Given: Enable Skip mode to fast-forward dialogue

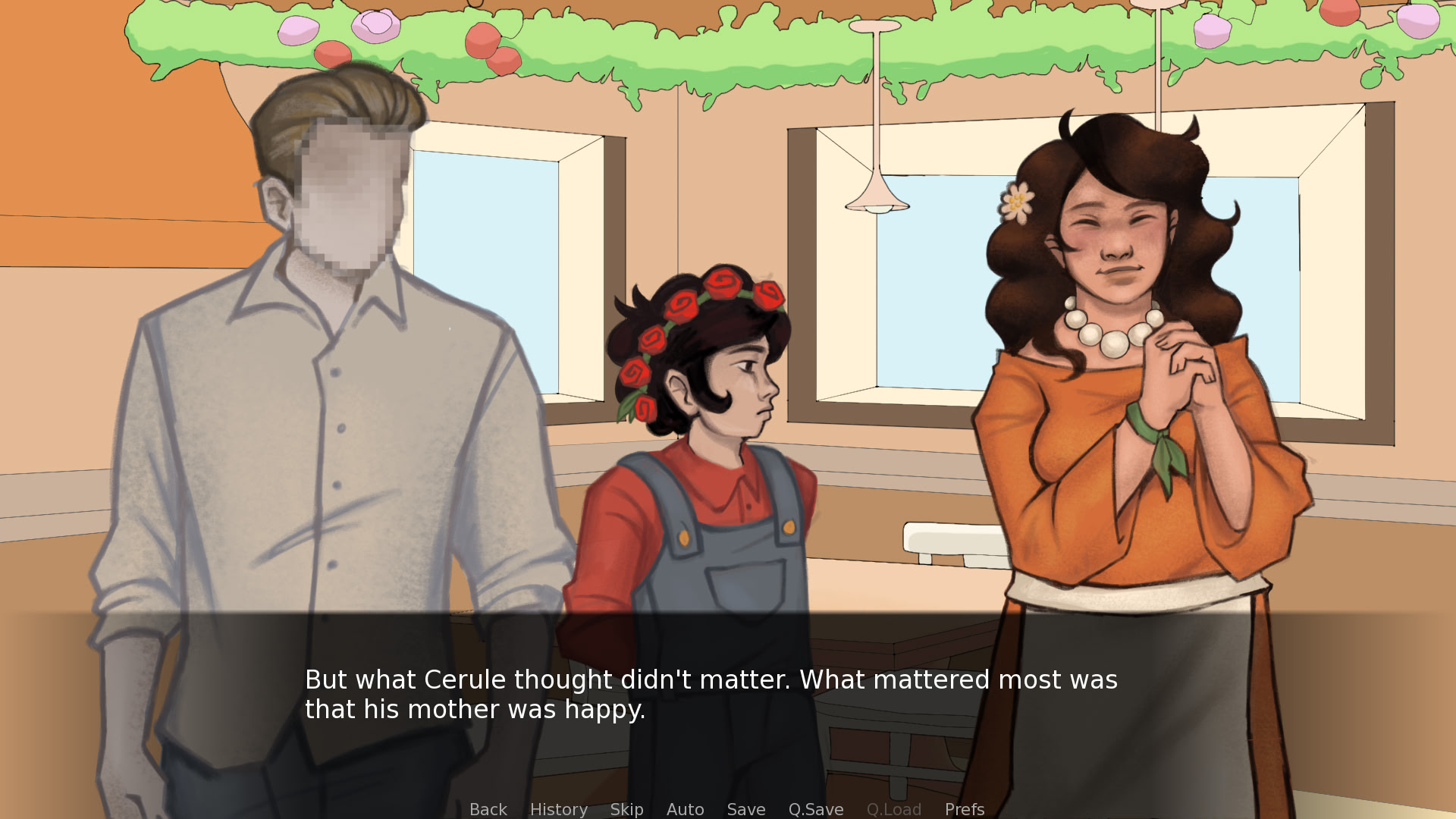Looking at the screenshot, I should point(626,809).
